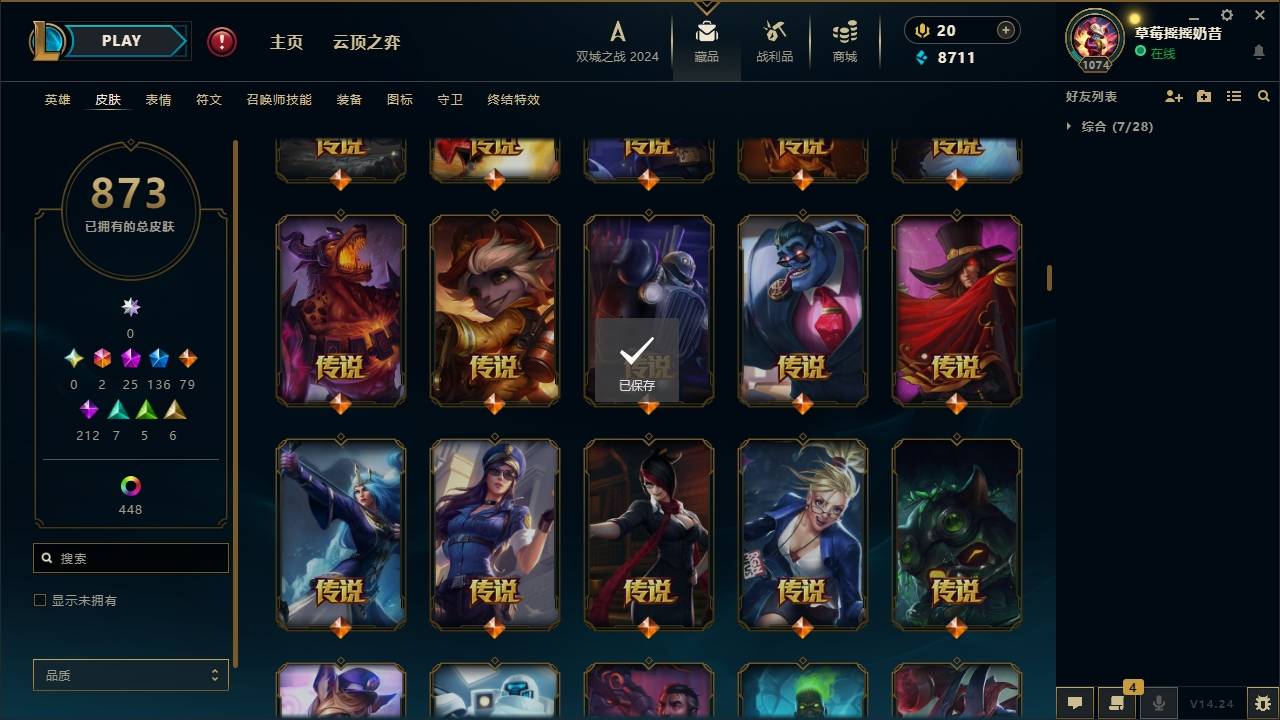View alerts via the red exclamation icon
The image size is (1280, 720).
pyautogui.click(x=220, y=42)
